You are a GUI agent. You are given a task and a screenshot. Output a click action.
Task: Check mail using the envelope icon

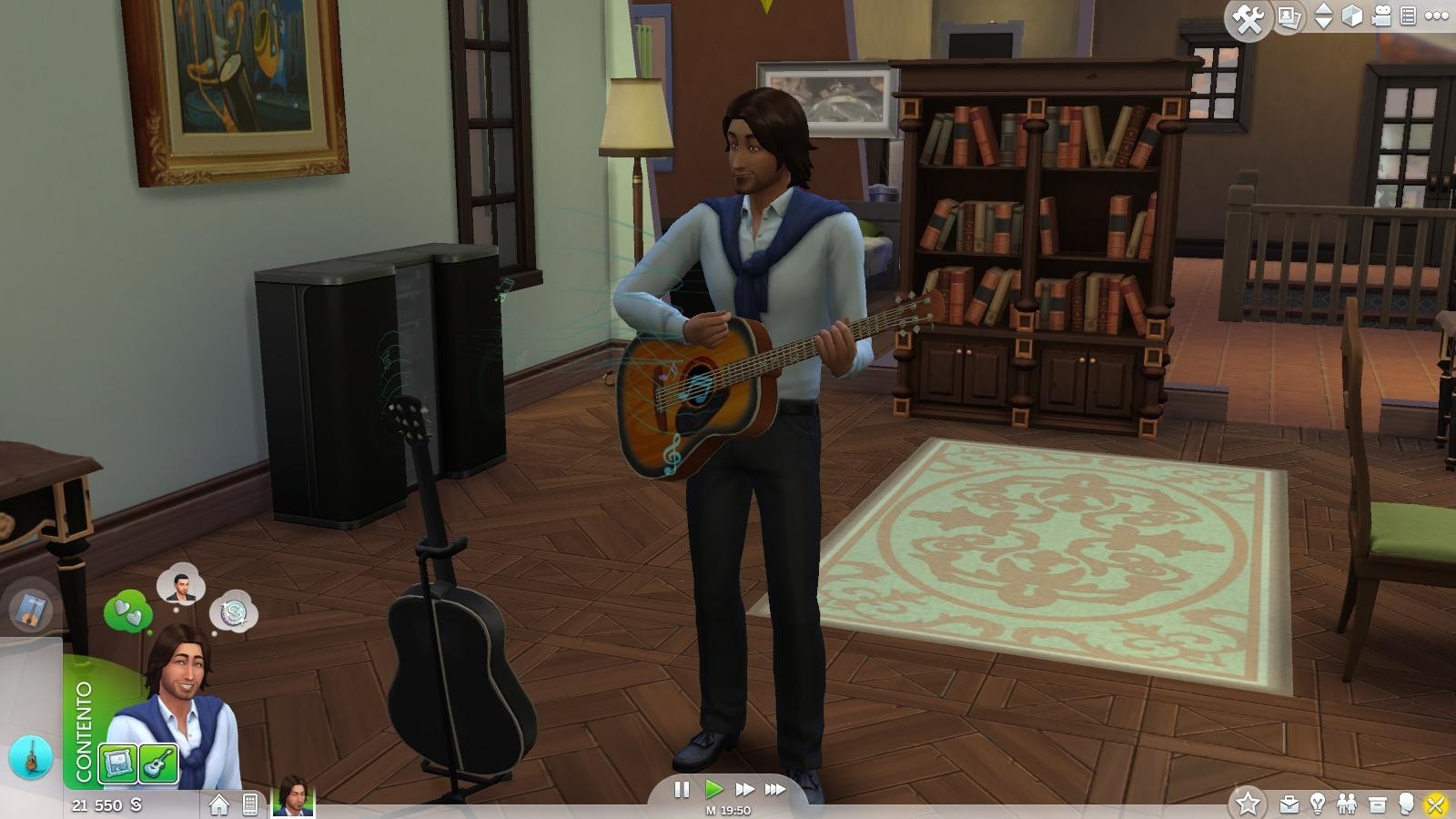point(1289,804)
